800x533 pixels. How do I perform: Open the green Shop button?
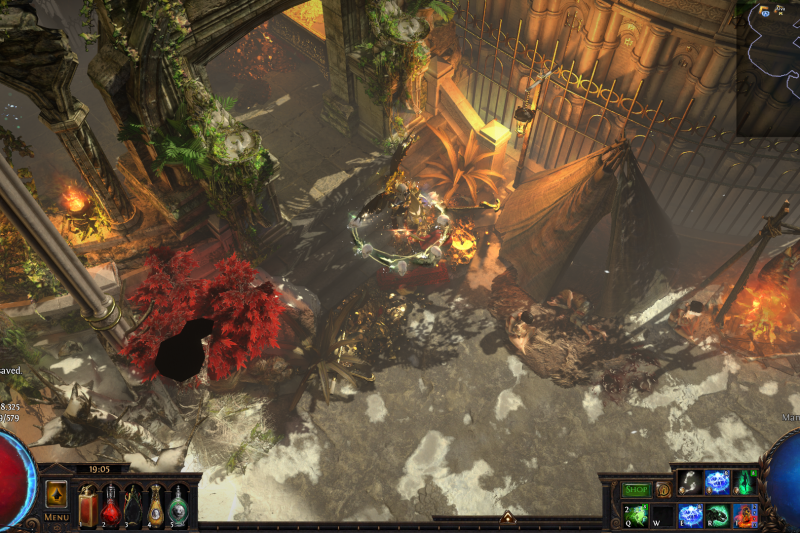pyautogui.click(x=637, y=490)
